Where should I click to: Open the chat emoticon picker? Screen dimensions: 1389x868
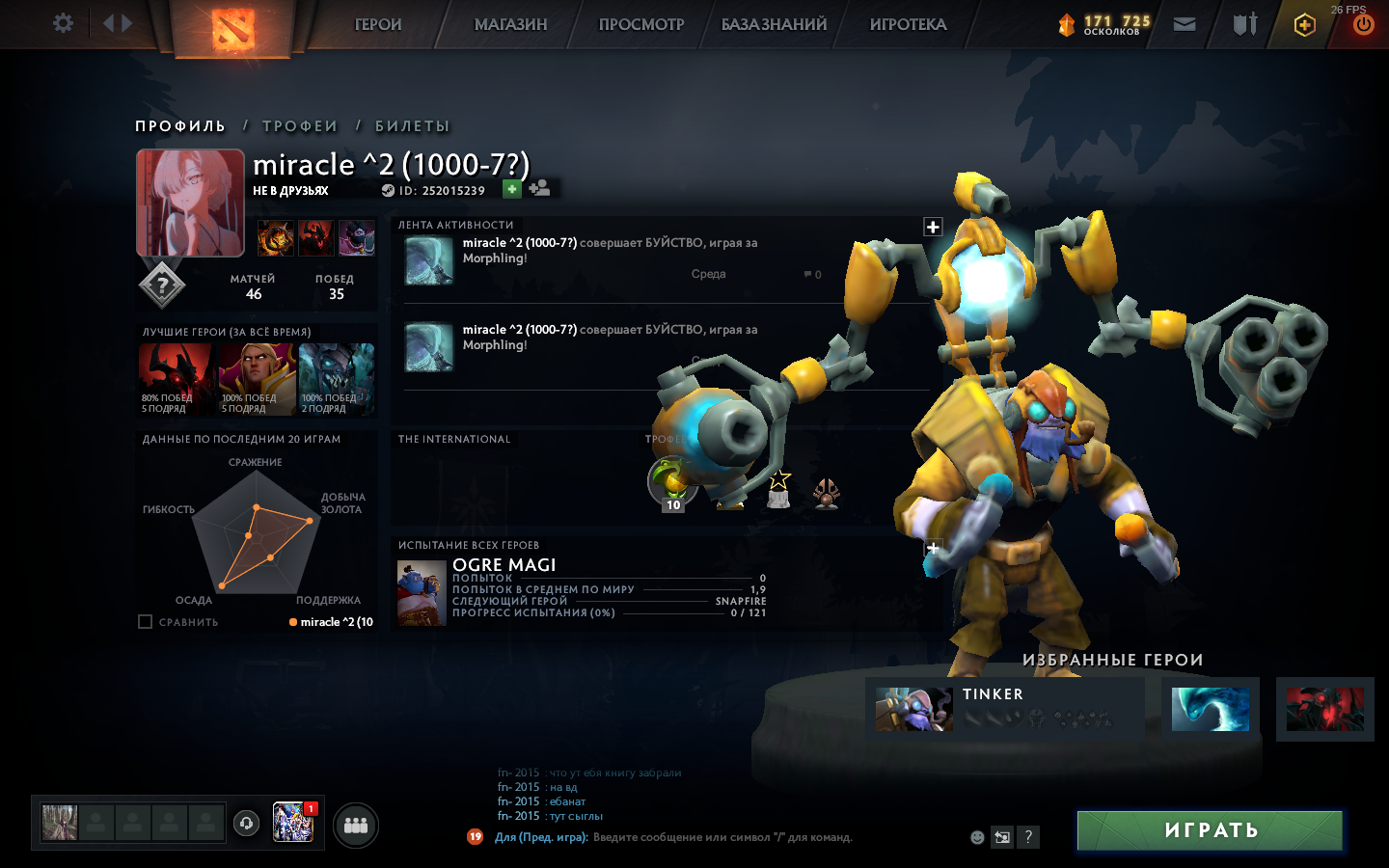coord(977,837)
